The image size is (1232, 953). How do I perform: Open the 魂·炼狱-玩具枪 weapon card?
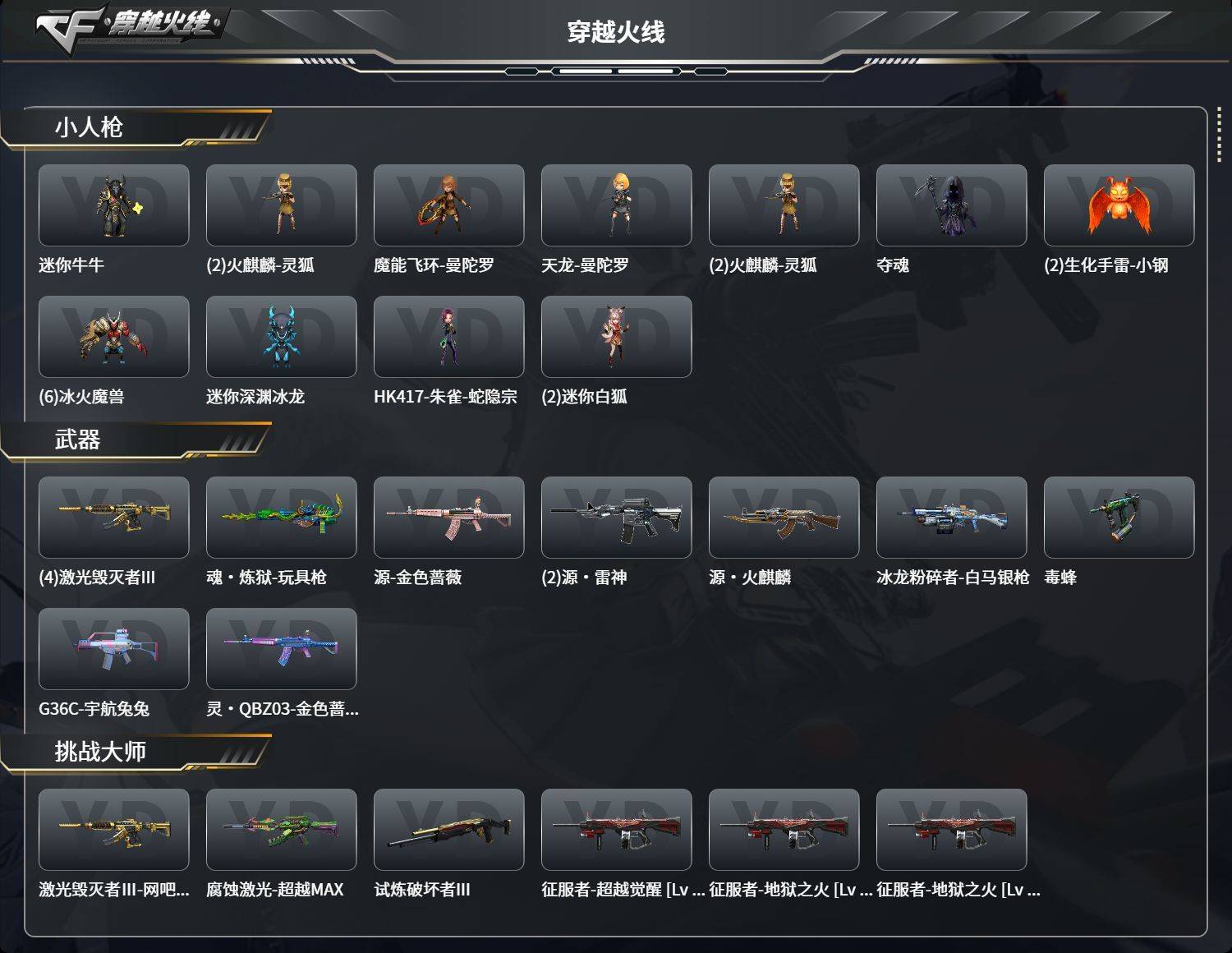[x=282, y=518]
